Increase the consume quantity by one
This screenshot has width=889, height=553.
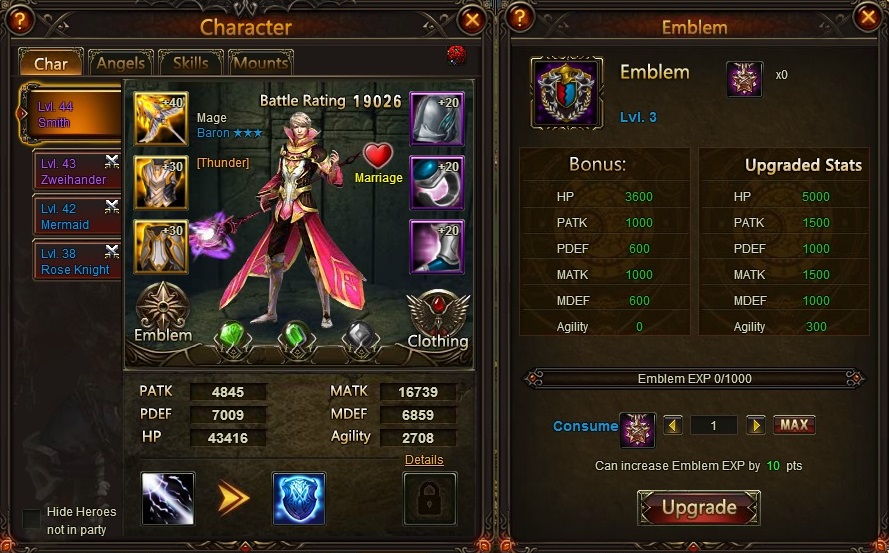click(x=755, y=425)
